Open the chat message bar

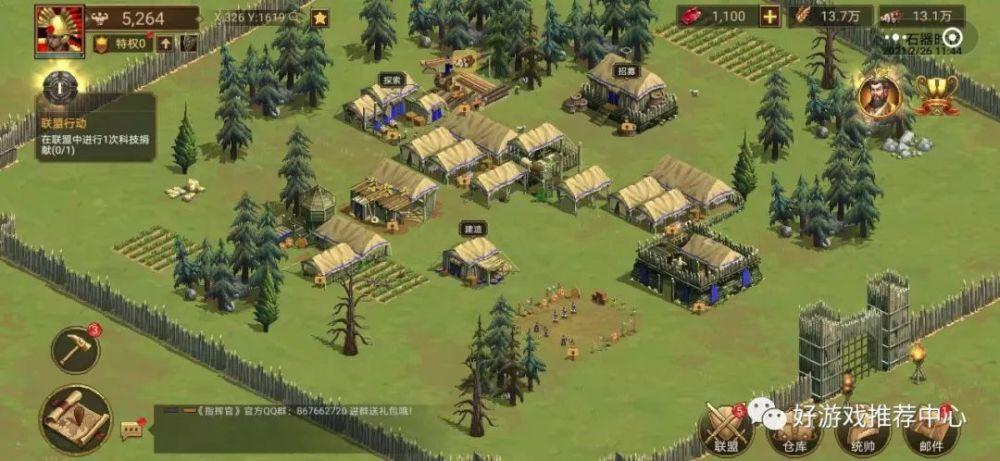click(x=290, y=411)
